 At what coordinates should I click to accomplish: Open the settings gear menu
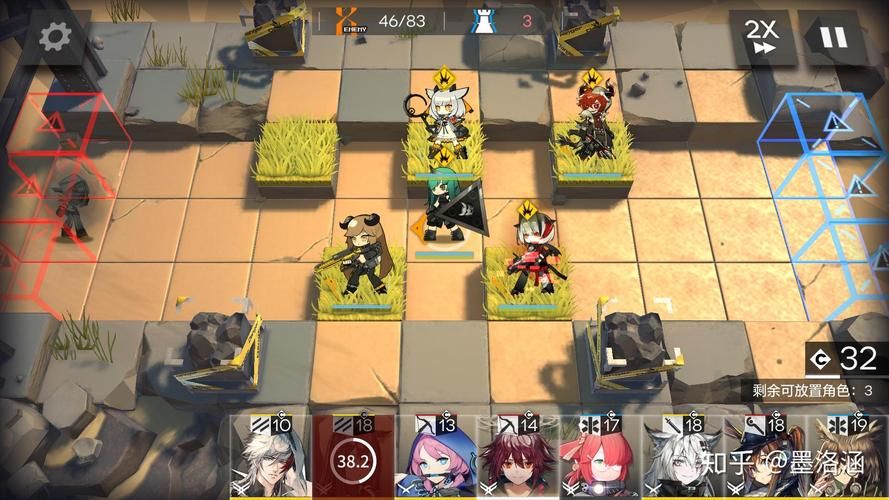click(56, 38)
